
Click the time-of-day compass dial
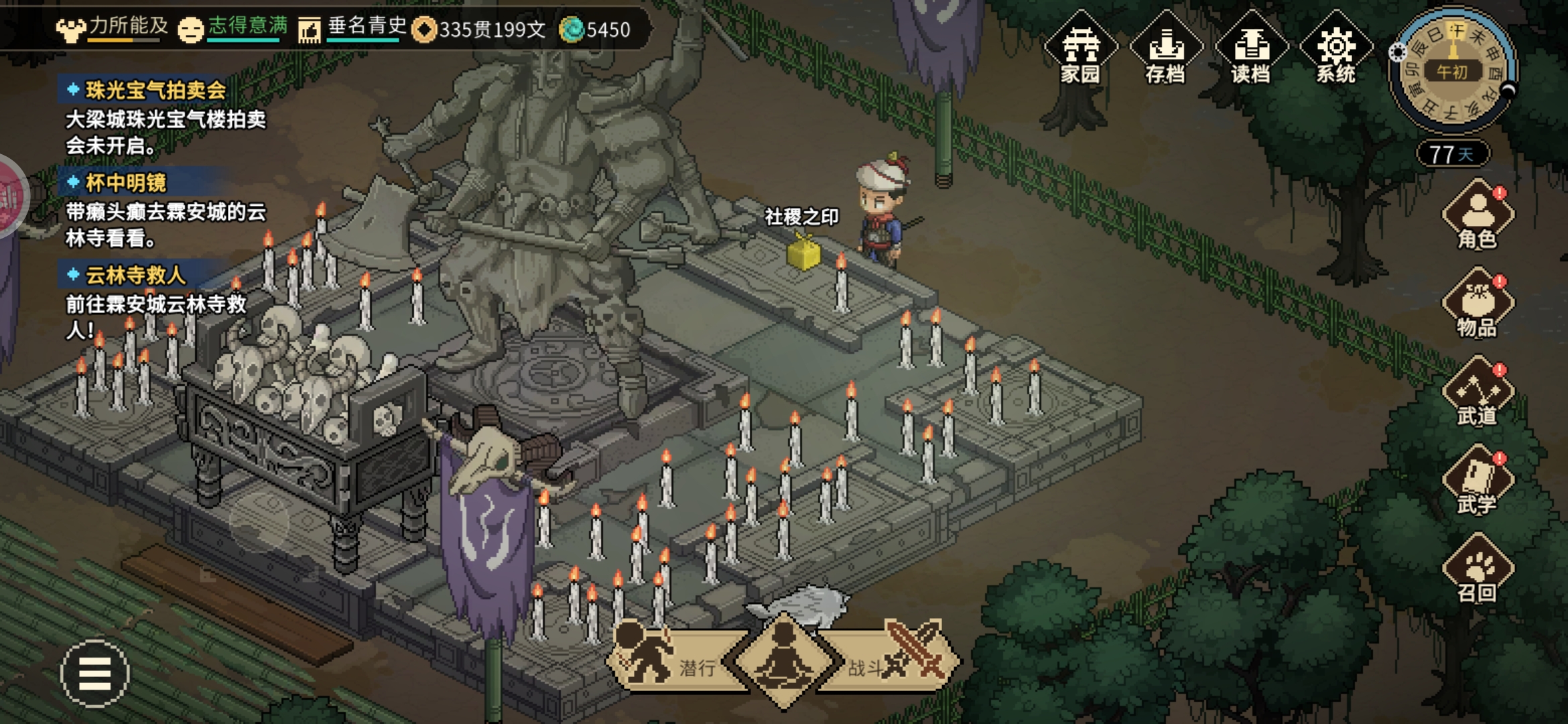tap(1452, 70)
